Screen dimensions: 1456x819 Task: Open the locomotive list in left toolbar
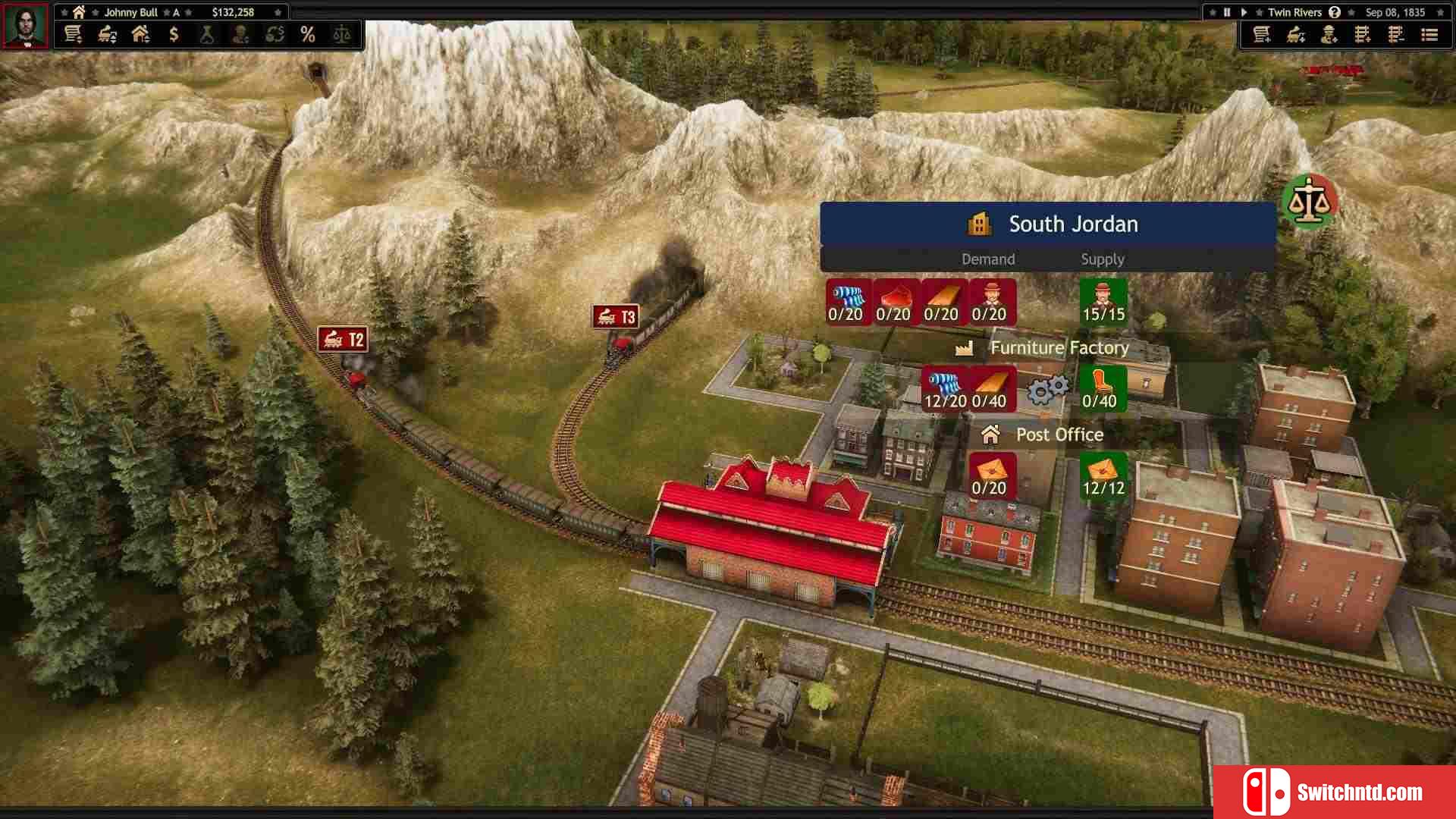pos(107,35)
